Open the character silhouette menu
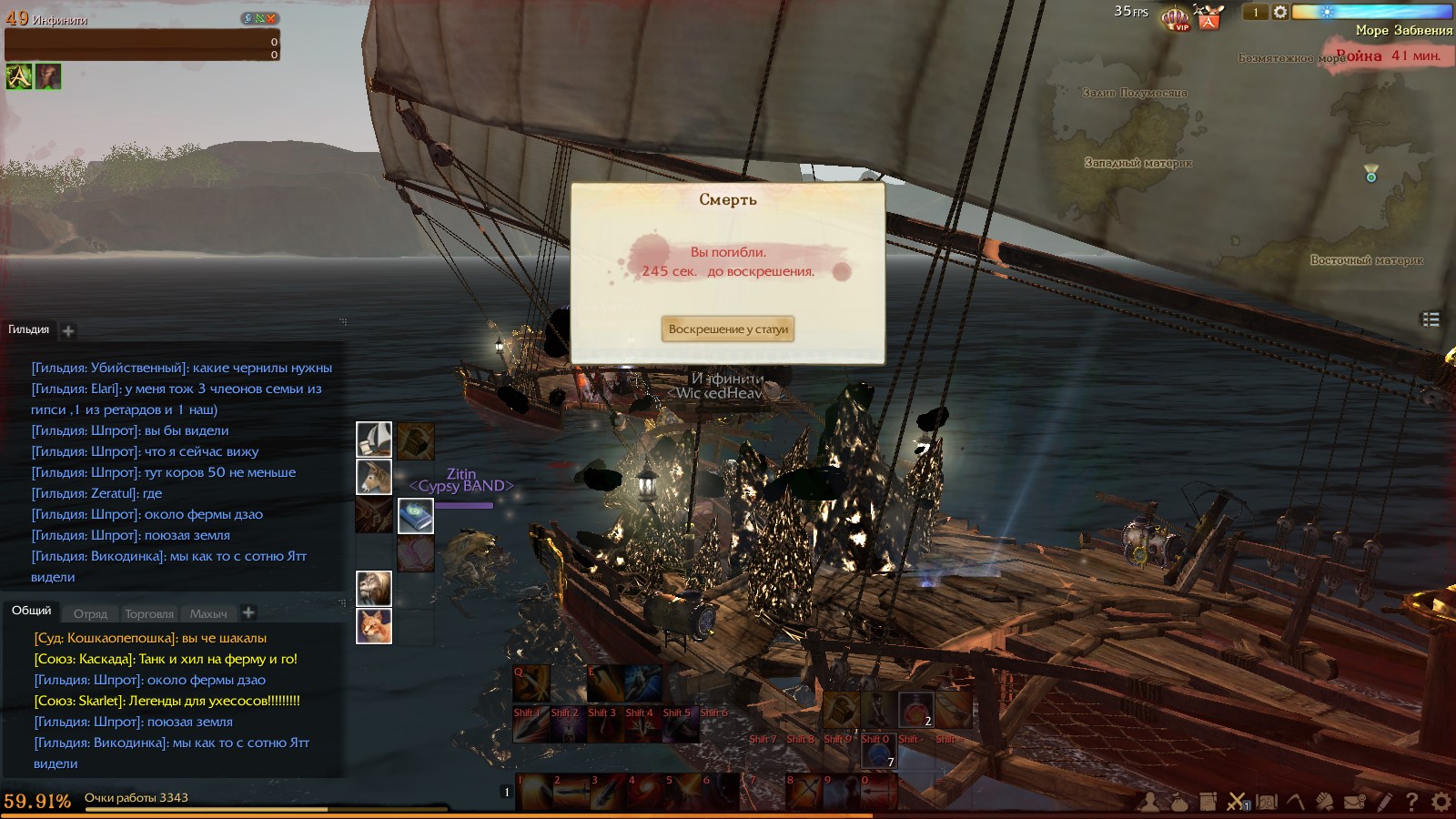 coord(1151,802)
